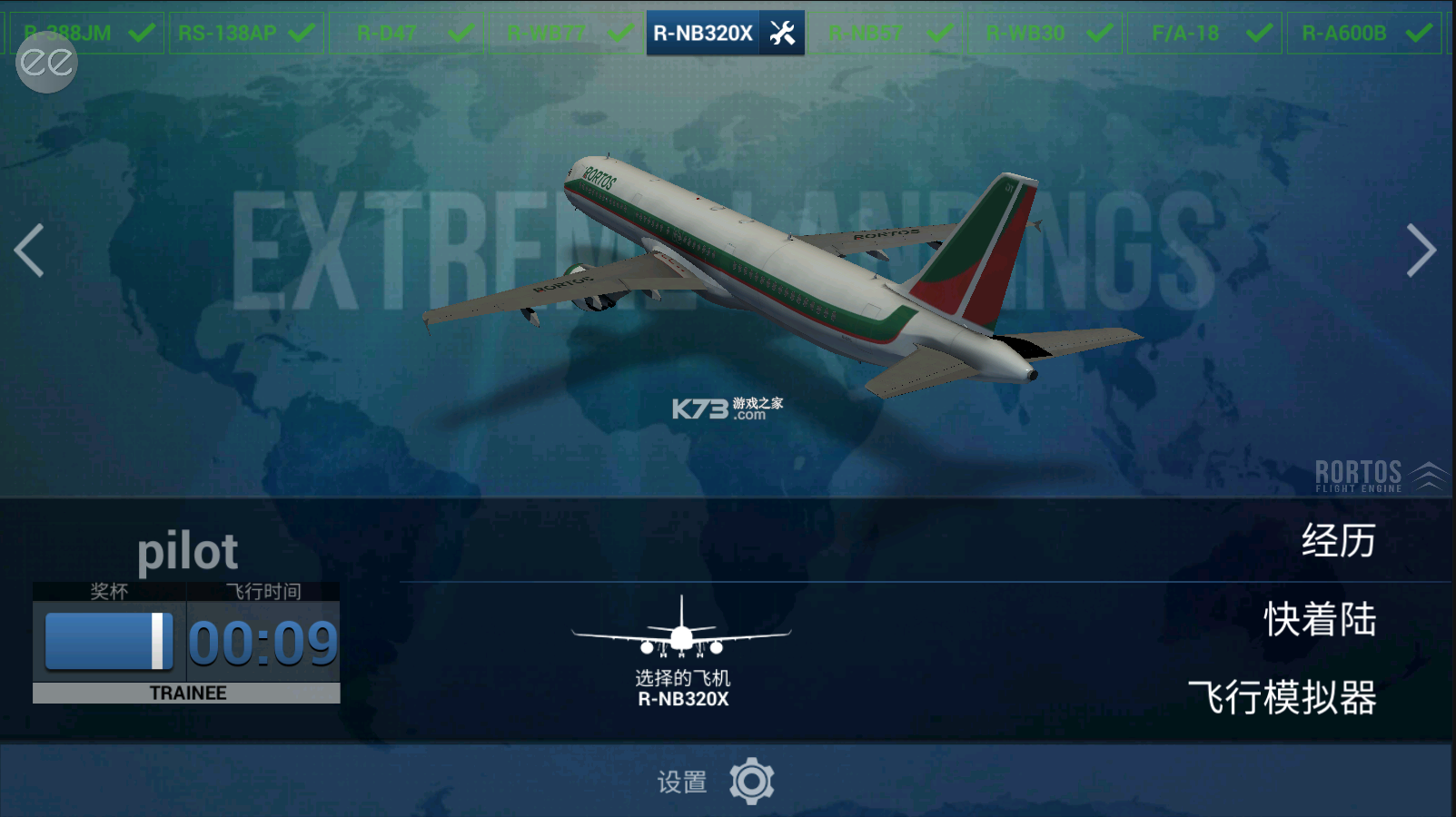Switch to the R-D47 aircraft tab
1456x817 pixels.
click(405, 34)
